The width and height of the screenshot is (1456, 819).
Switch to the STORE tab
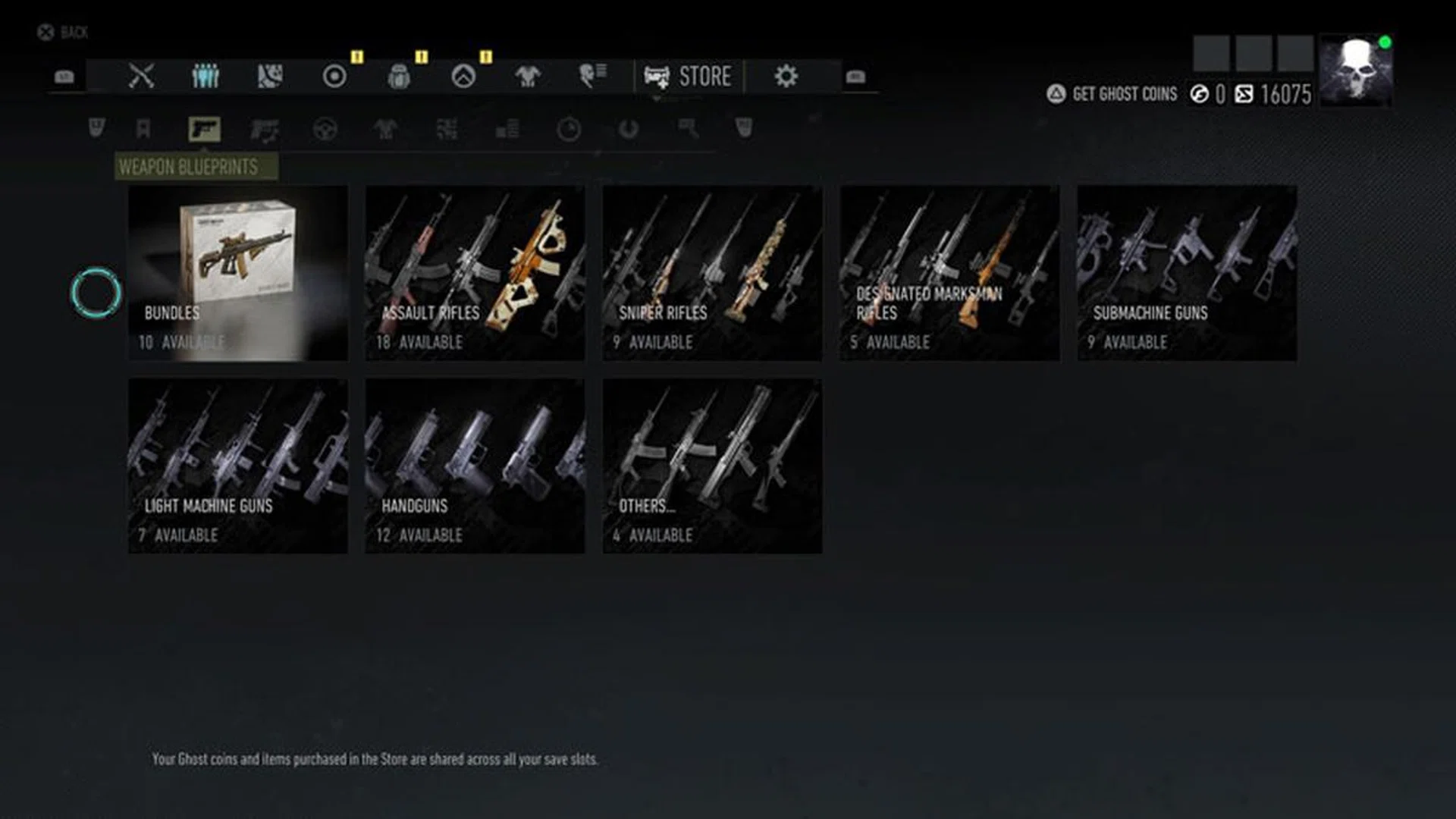click(692, 75)
